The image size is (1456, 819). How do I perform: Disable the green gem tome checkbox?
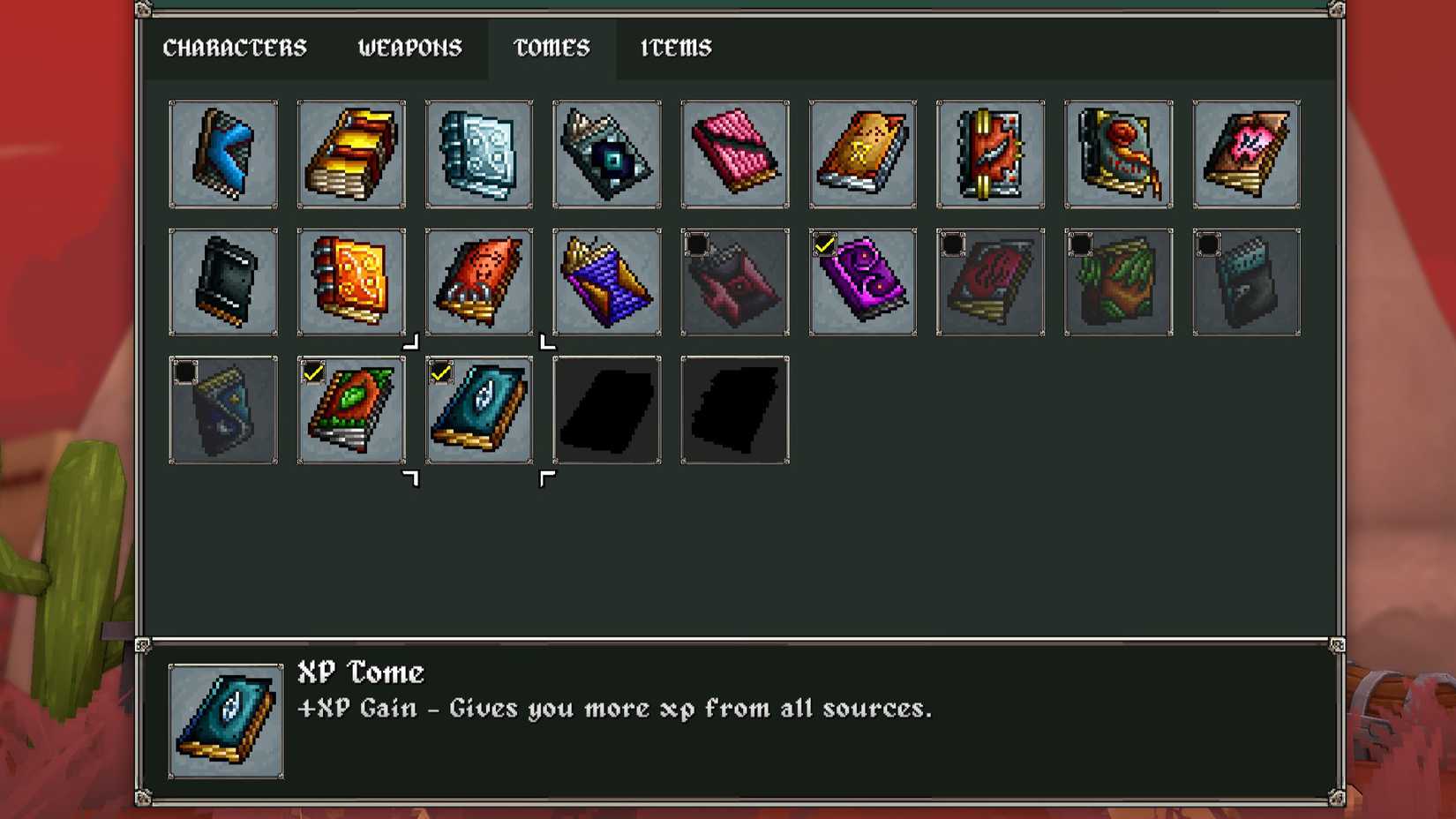tap(313, 371)
